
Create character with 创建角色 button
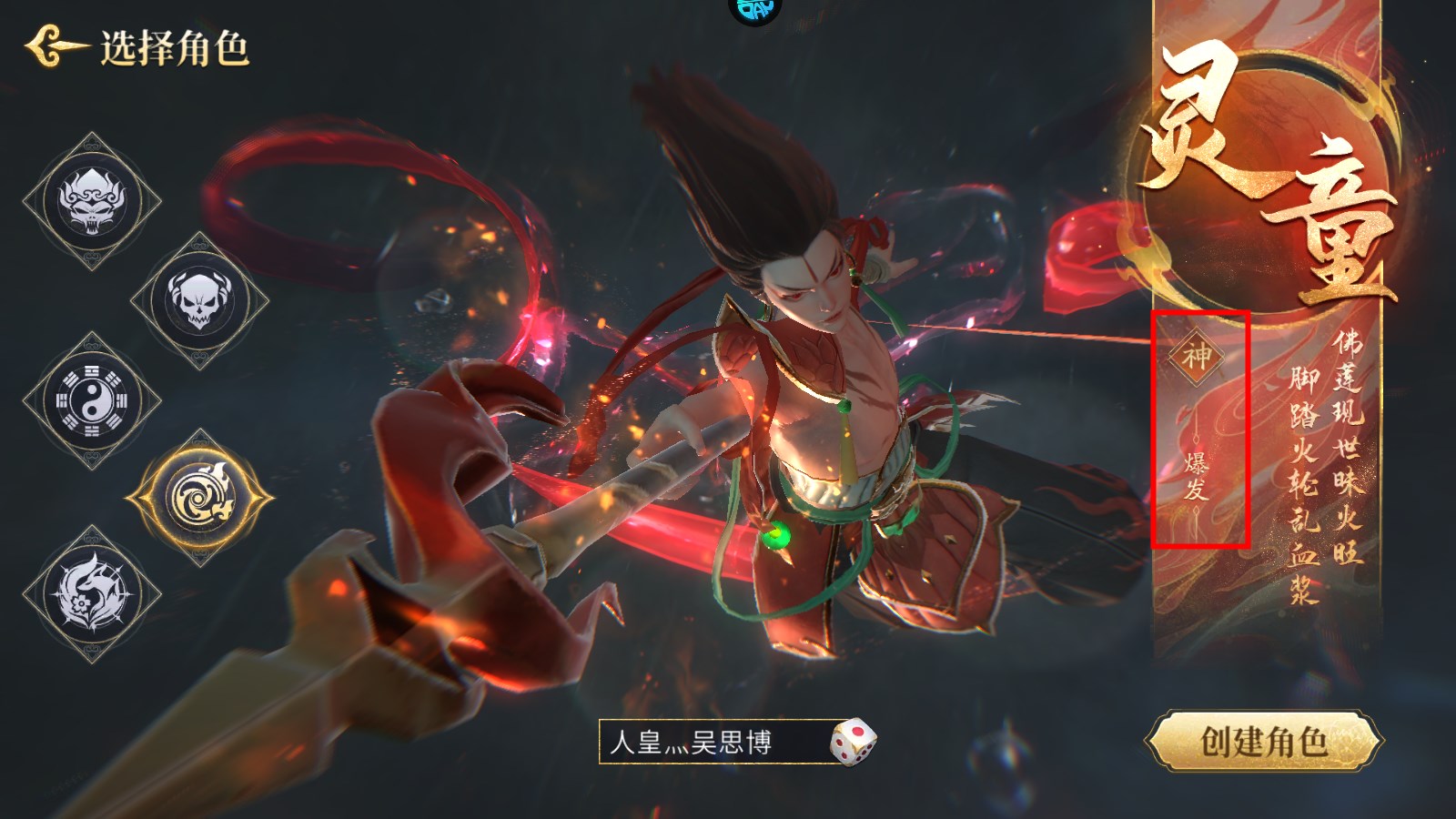(1263, 741)
